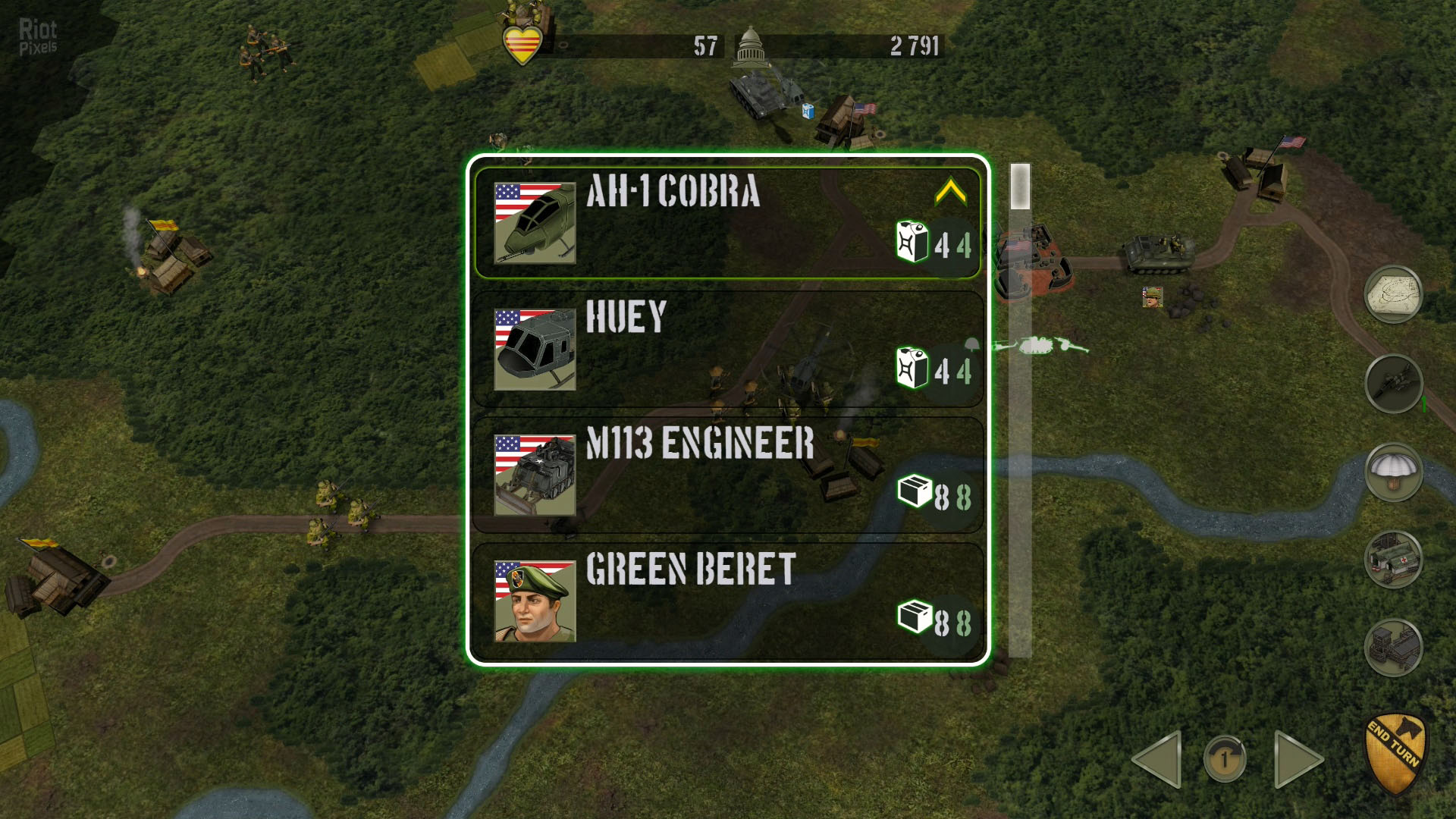Activate the parachute supply drop
The image size is (1456, 819).
(1393, 472)
